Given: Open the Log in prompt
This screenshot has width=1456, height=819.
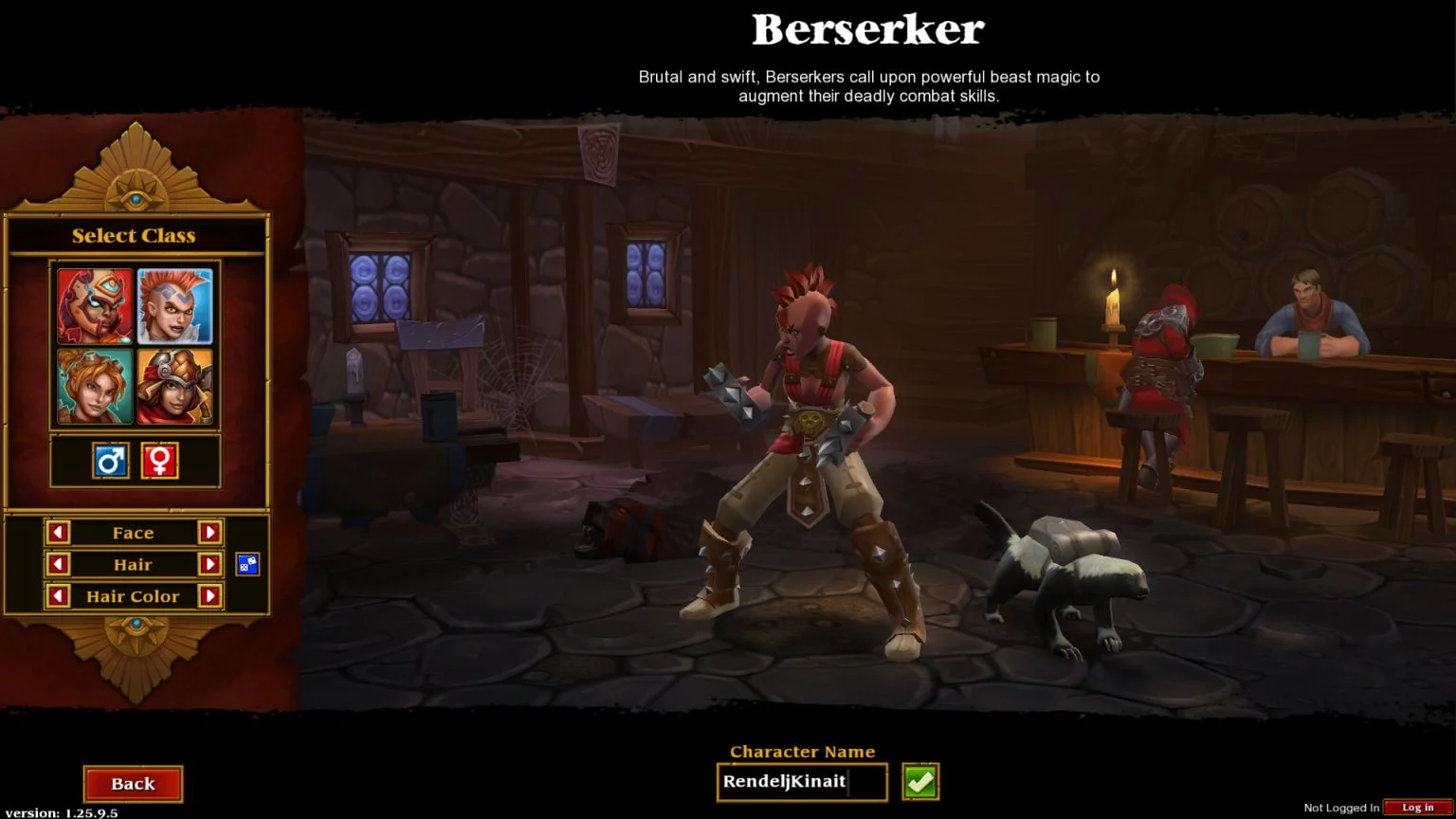Looking at the screenshot, I should [x=1417, y=808].
